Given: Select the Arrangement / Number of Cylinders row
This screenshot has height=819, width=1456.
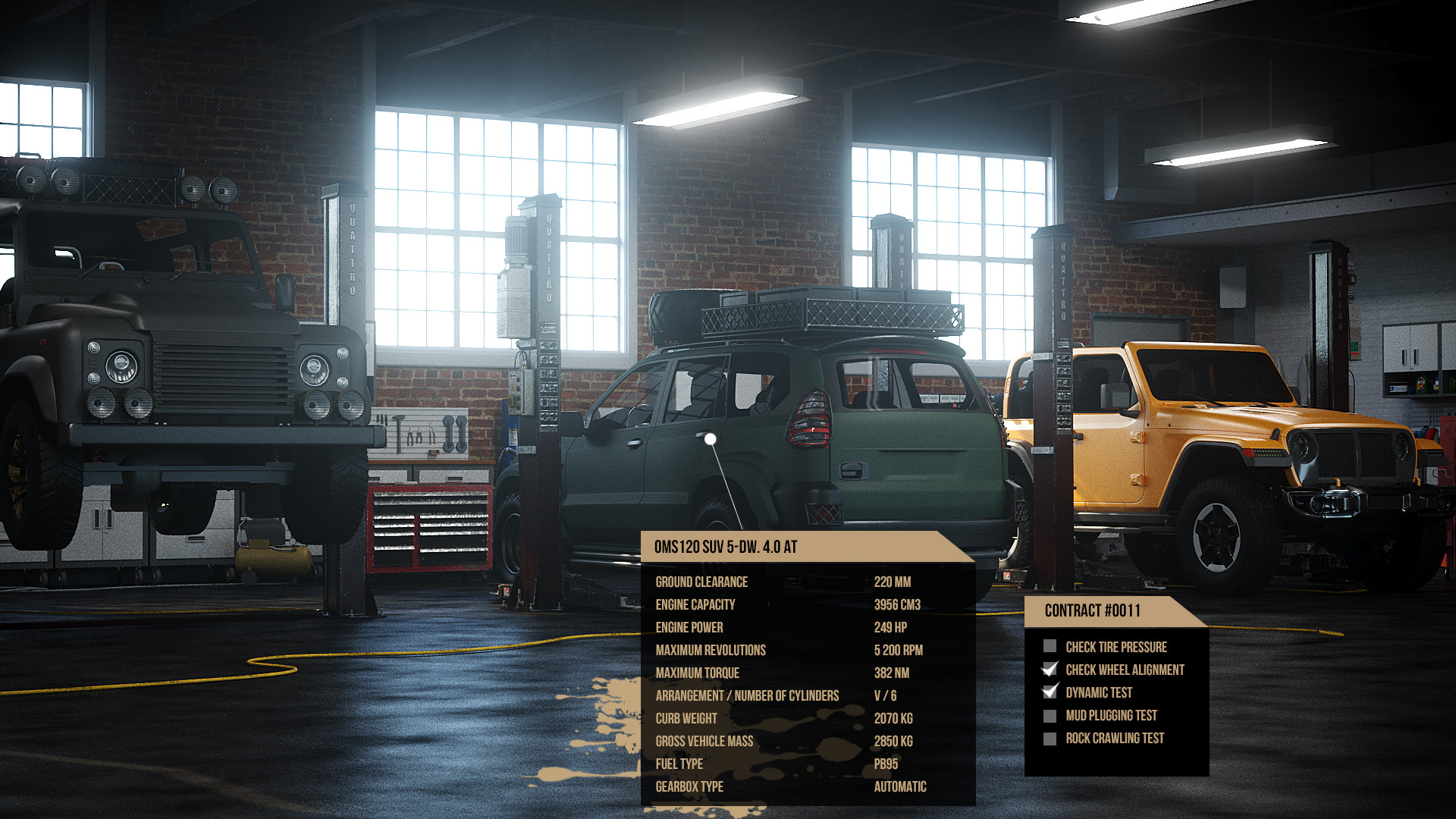Looking at the screenshot, I should point(747,695).
